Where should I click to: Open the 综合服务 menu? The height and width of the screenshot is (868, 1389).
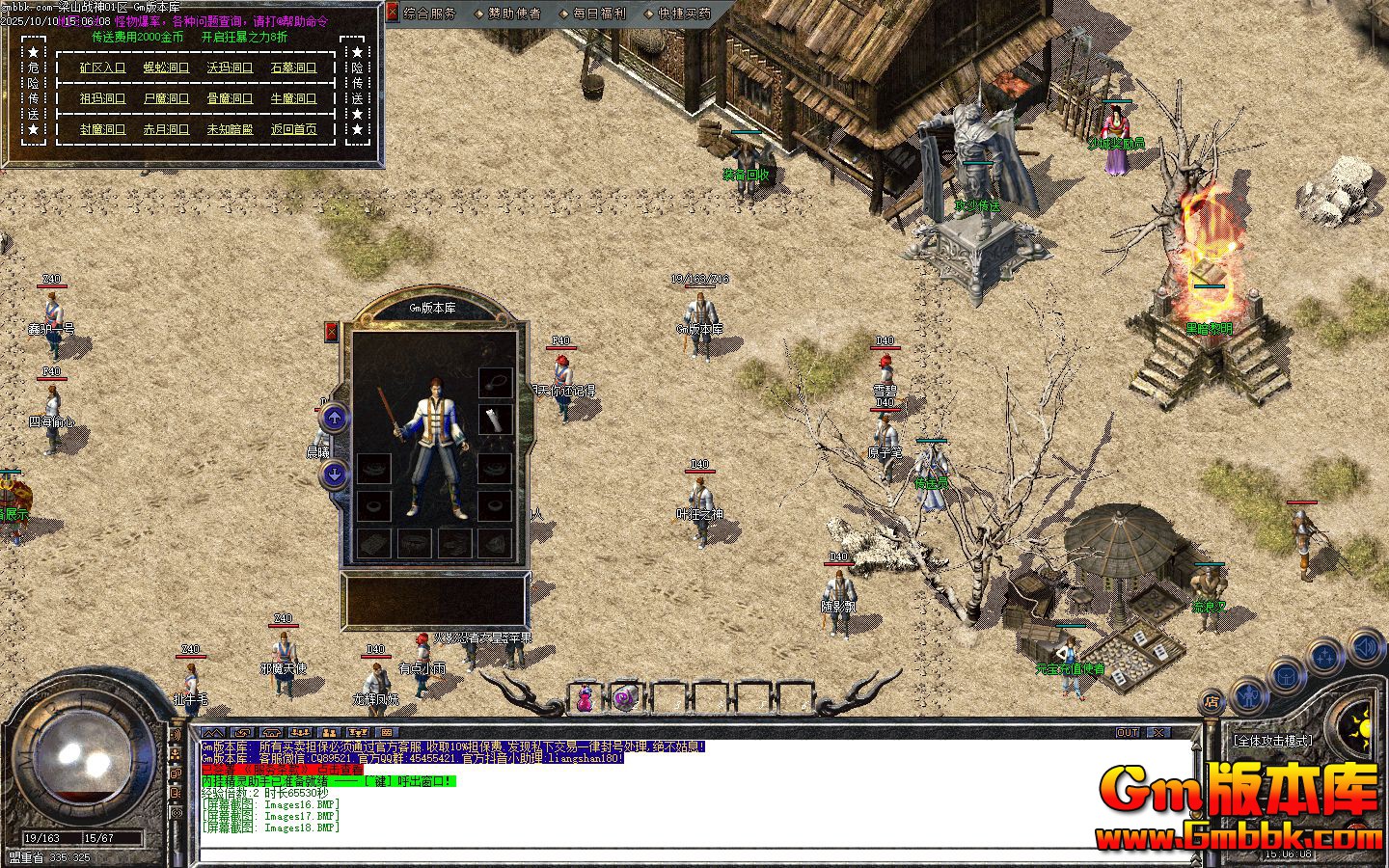point(429,14)
